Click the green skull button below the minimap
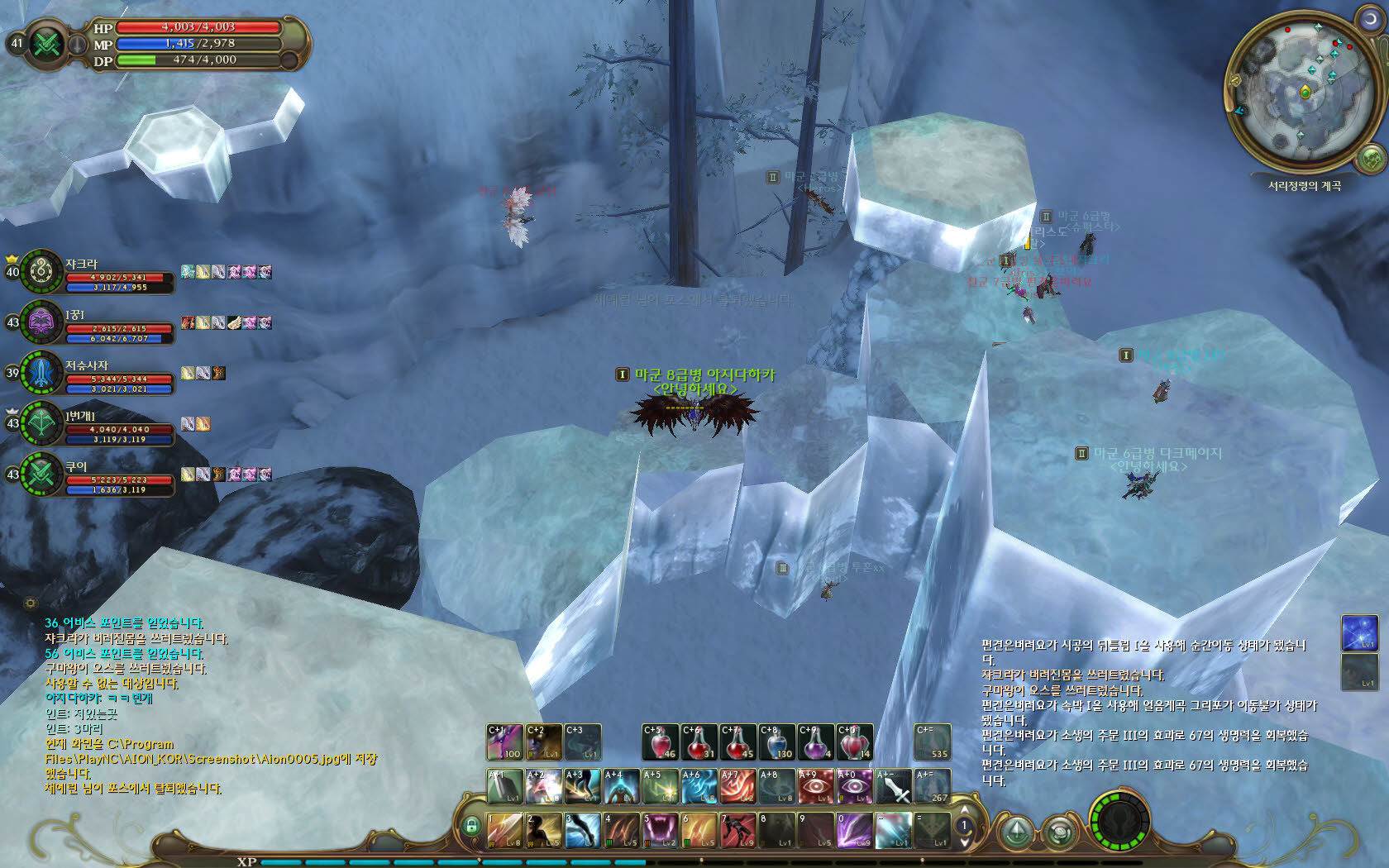Image resolution: width=1389 pixels, height=868 pixels. point(1371,157)
